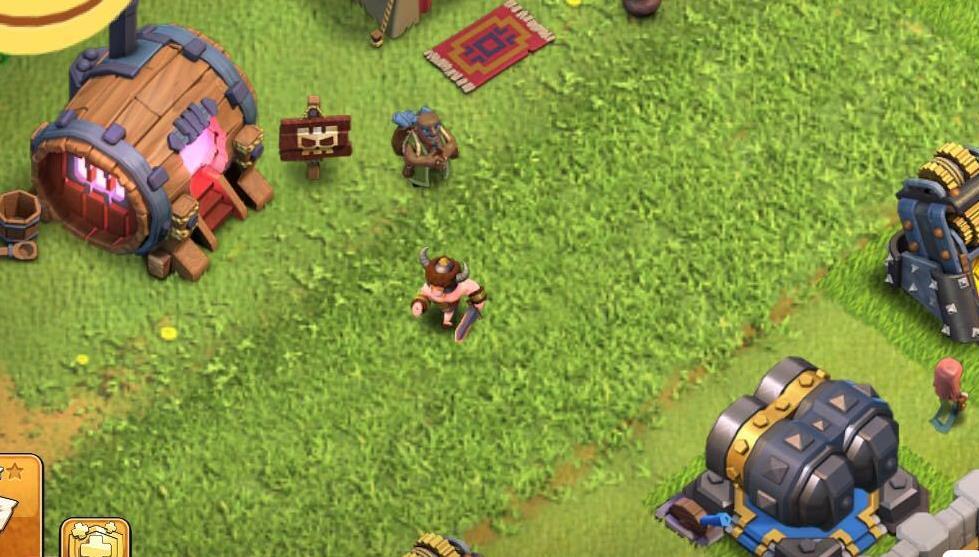The width and height of the screenshot is (979, 557).
Task: Open the orange Attack button with stars
Action: tap(18, 506)
